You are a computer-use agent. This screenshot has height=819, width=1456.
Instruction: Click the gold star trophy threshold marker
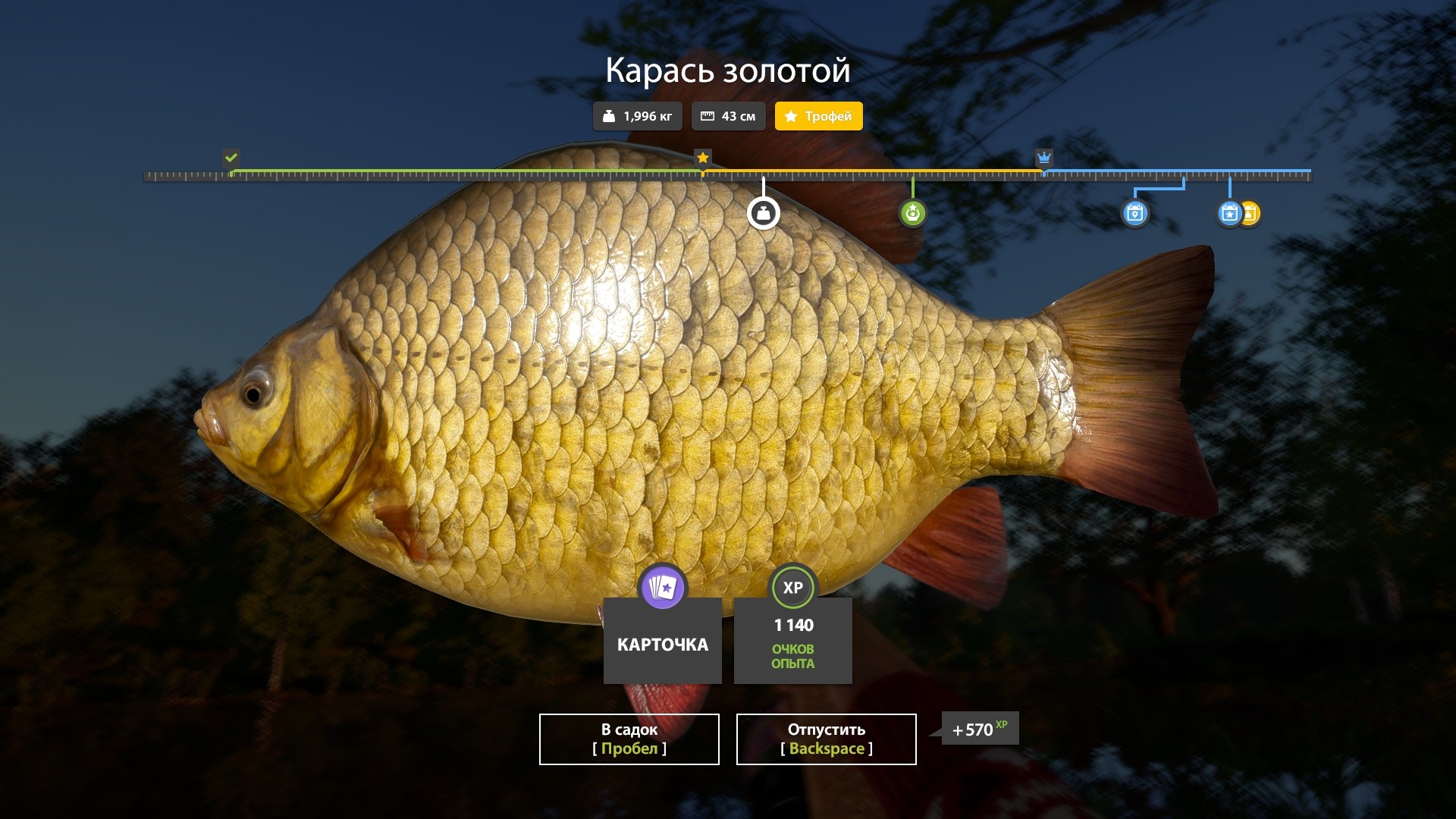click(x=703, y=158)
